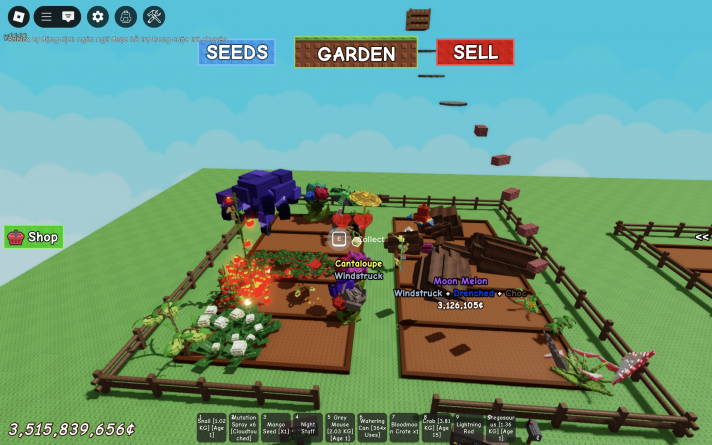Open the gear settings icon

click(x=97, y=16)
